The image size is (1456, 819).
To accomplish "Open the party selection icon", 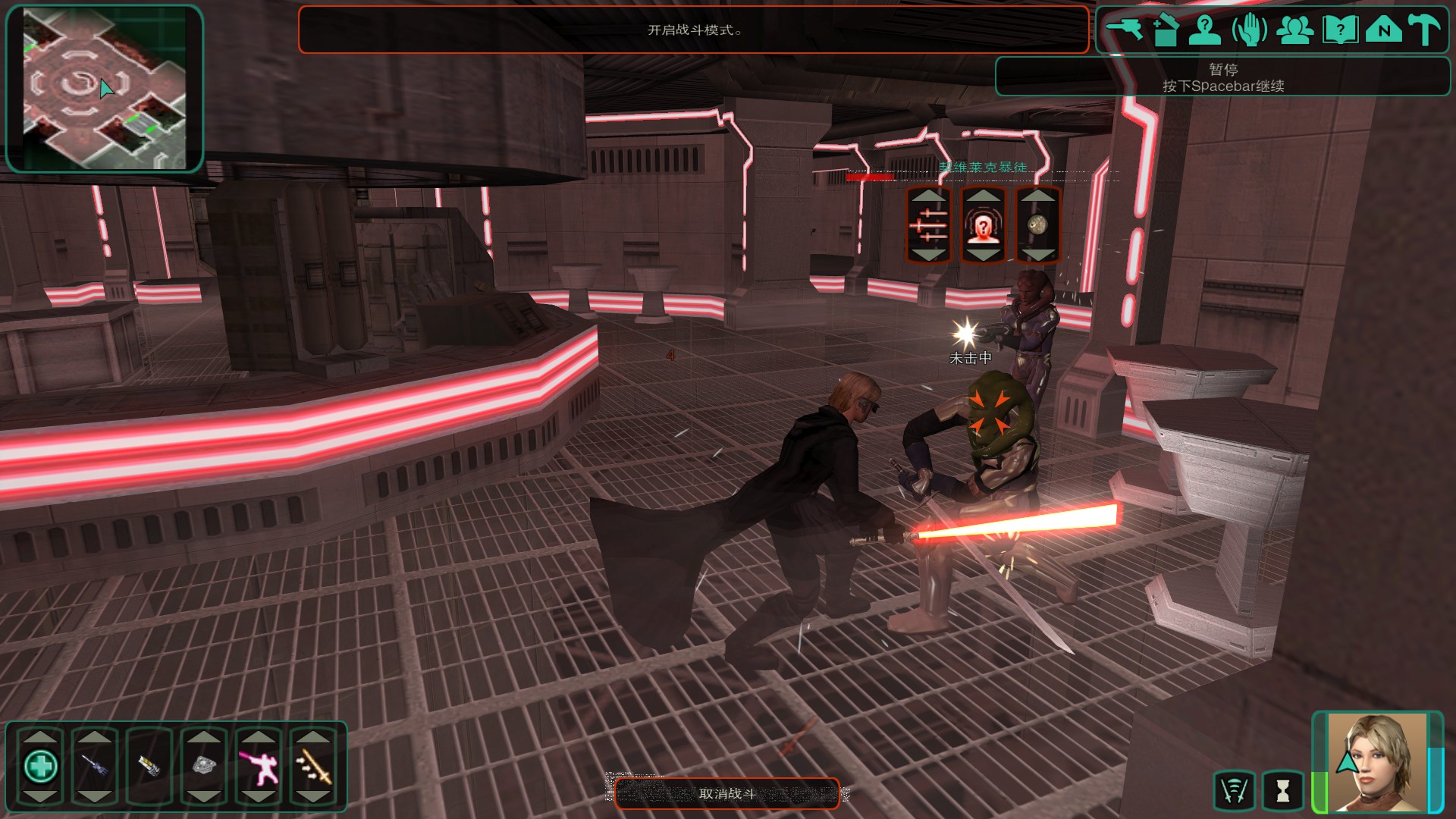I will [1294, 30].
